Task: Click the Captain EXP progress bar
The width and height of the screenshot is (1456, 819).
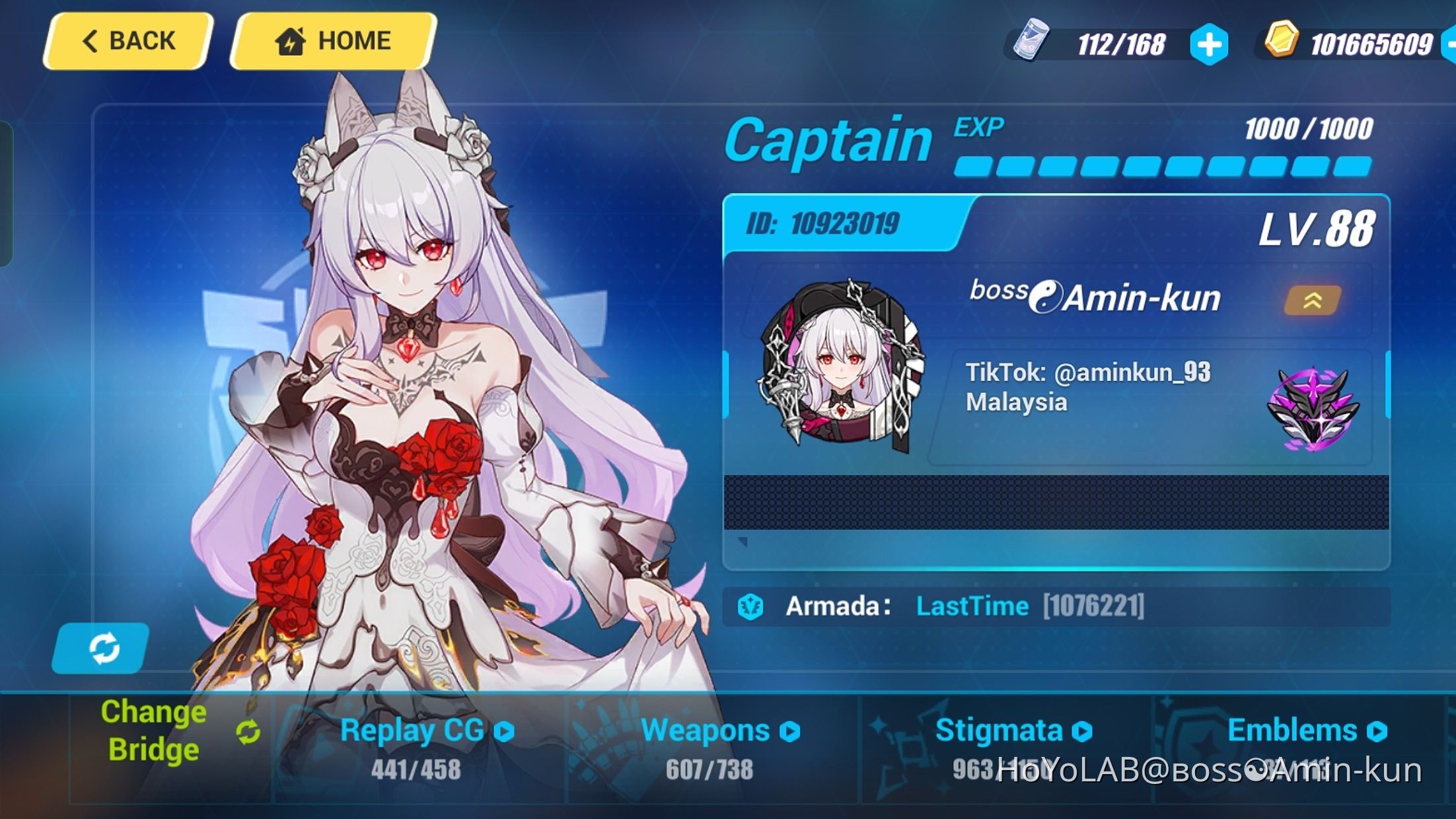Action: [x=1163, y=166]
